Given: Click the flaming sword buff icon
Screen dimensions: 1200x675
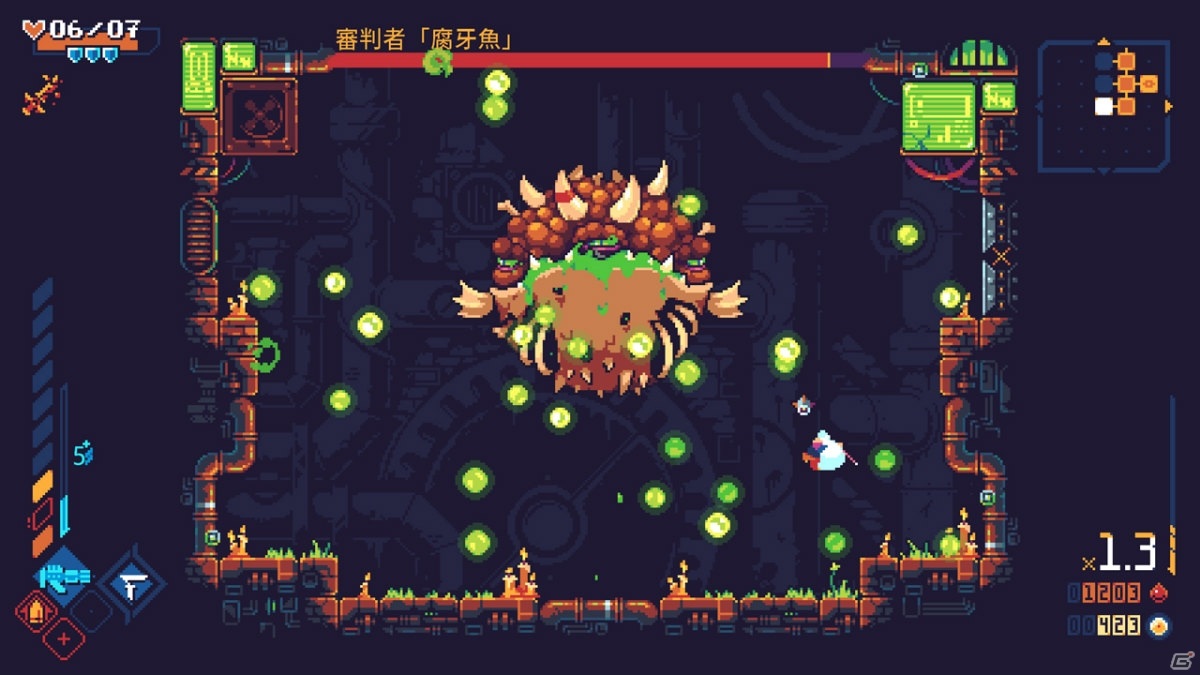Looking at the screenshot, I should pyautogui.click(x=38, y=96).
